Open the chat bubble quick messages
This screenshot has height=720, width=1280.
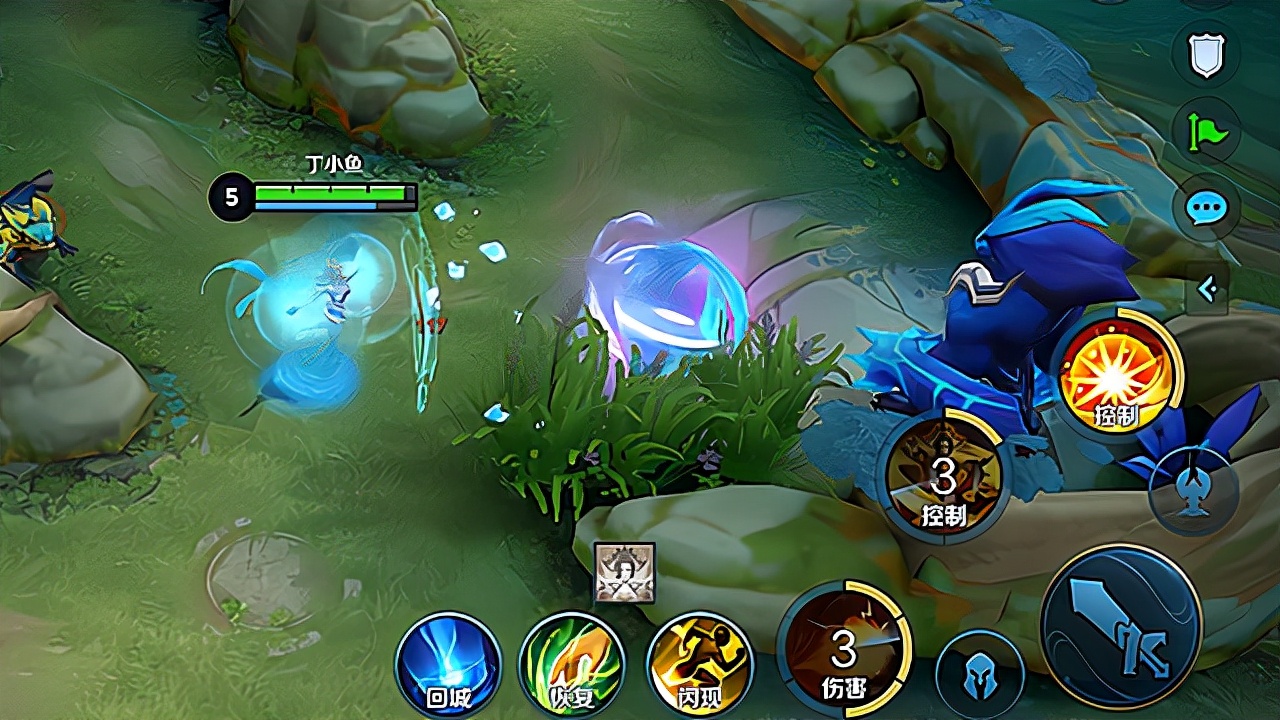pyautogui.click(x=1205, y=208)
